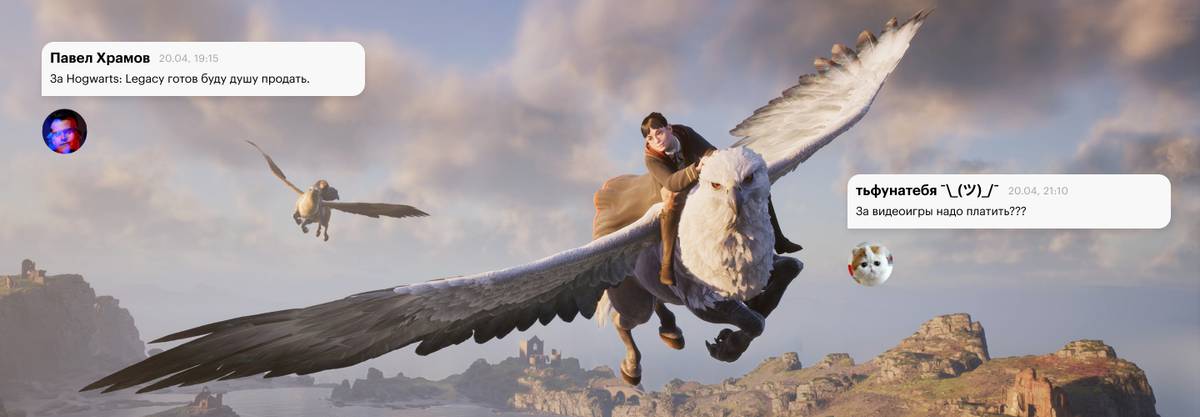Open Павел Храмов's profile avatar
The image size is (1200, 417).
point(64,131)
